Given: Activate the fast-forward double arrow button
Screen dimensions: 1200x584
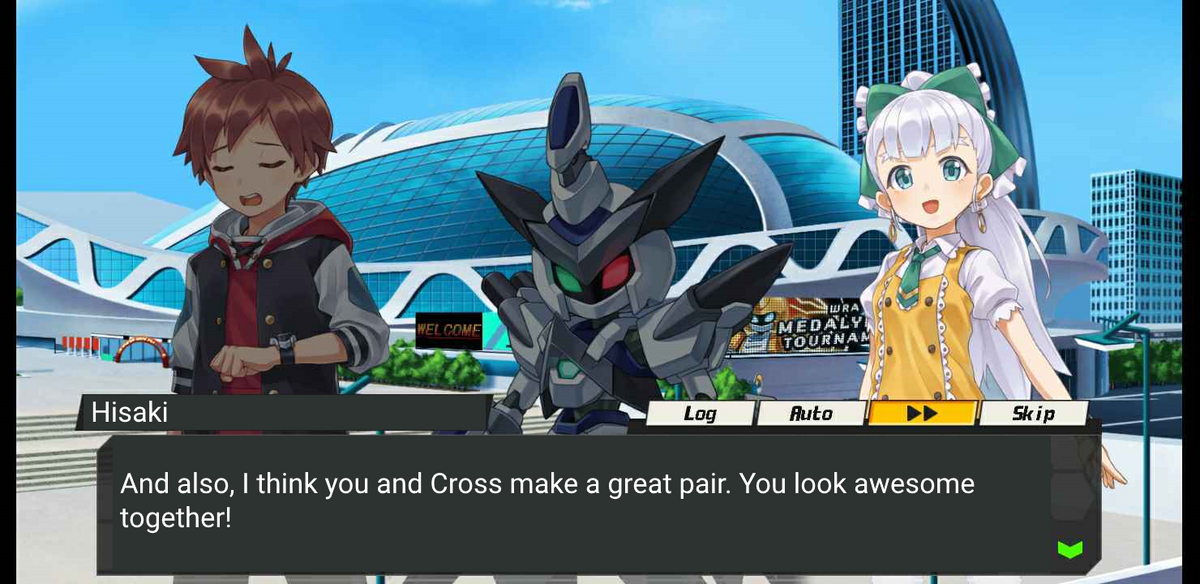Looking at the screenshot, I should tap(921, 413).
